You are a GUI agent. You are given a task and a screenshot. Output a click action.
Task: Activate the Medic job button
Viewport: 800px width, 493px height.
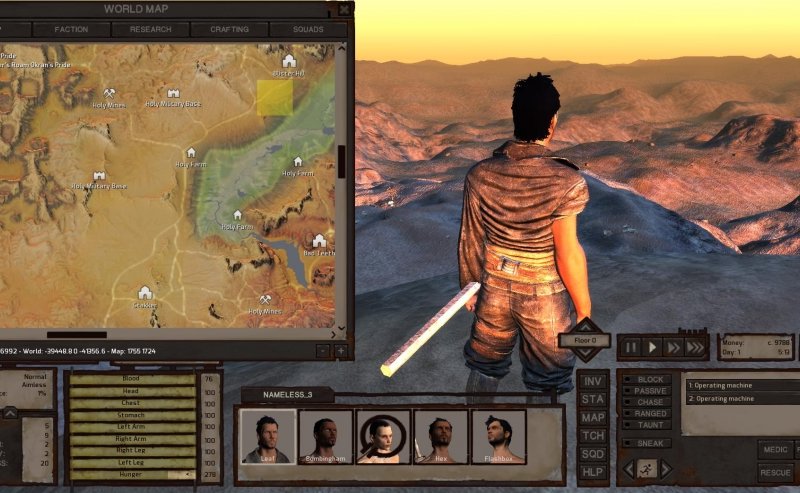coord(776,450)
